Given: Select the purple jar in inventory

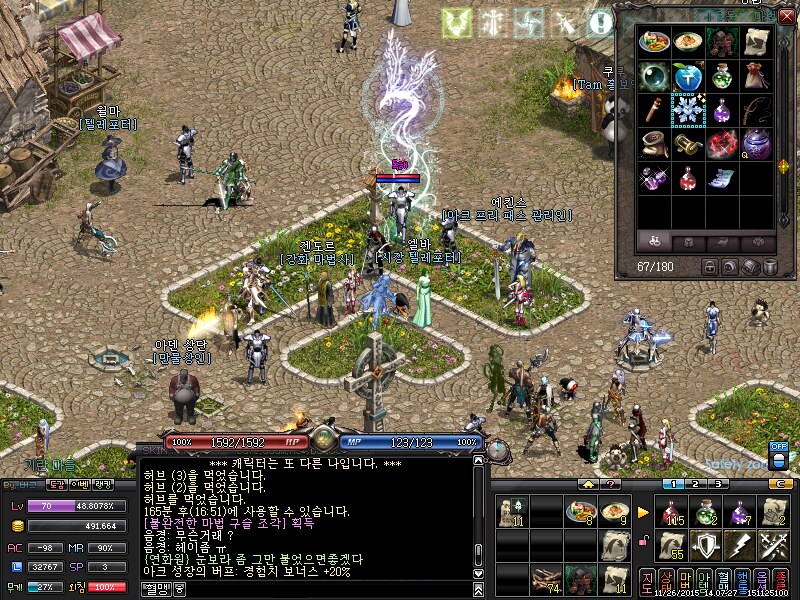Looking at the screenshot, I should (x=757, y=145).
